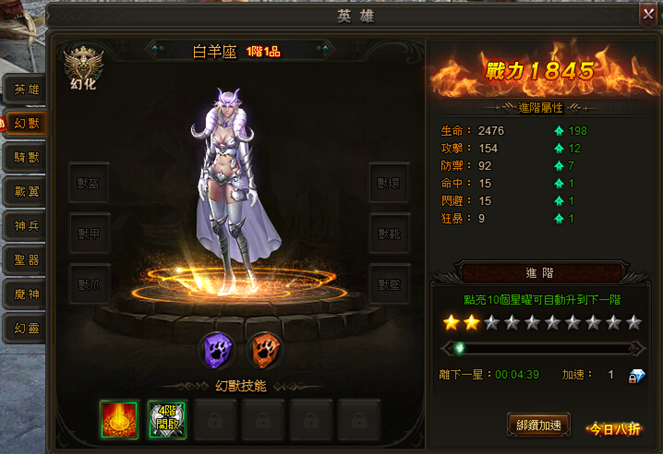Viewport: 663px width, 454px height.
Task: Select the 獸甲 equipment slot
Action: tap(89, 233)
